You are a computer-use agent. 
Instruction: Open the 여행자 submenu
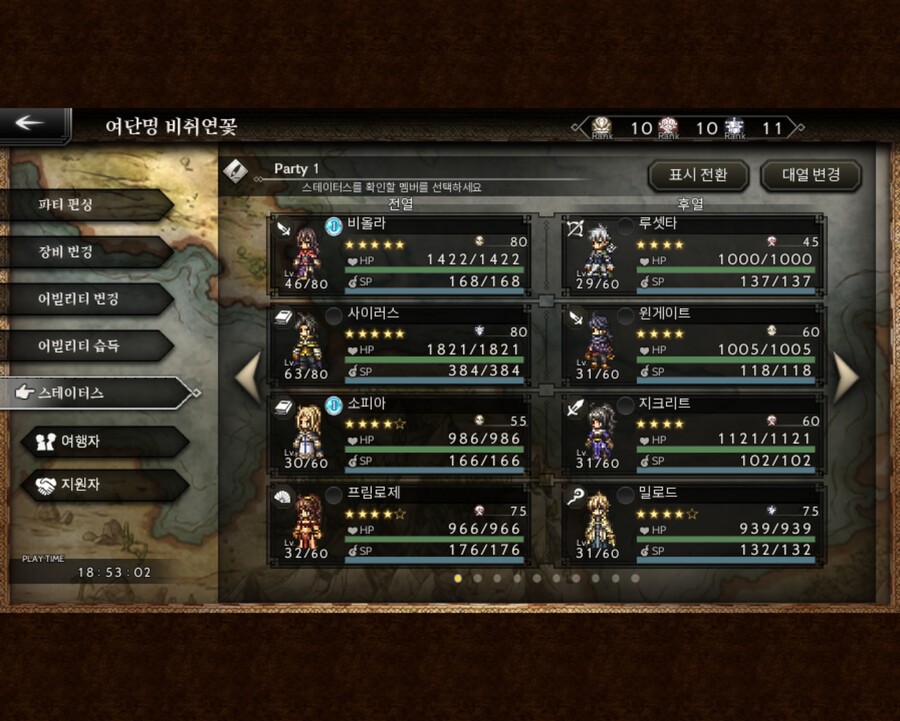104,440
